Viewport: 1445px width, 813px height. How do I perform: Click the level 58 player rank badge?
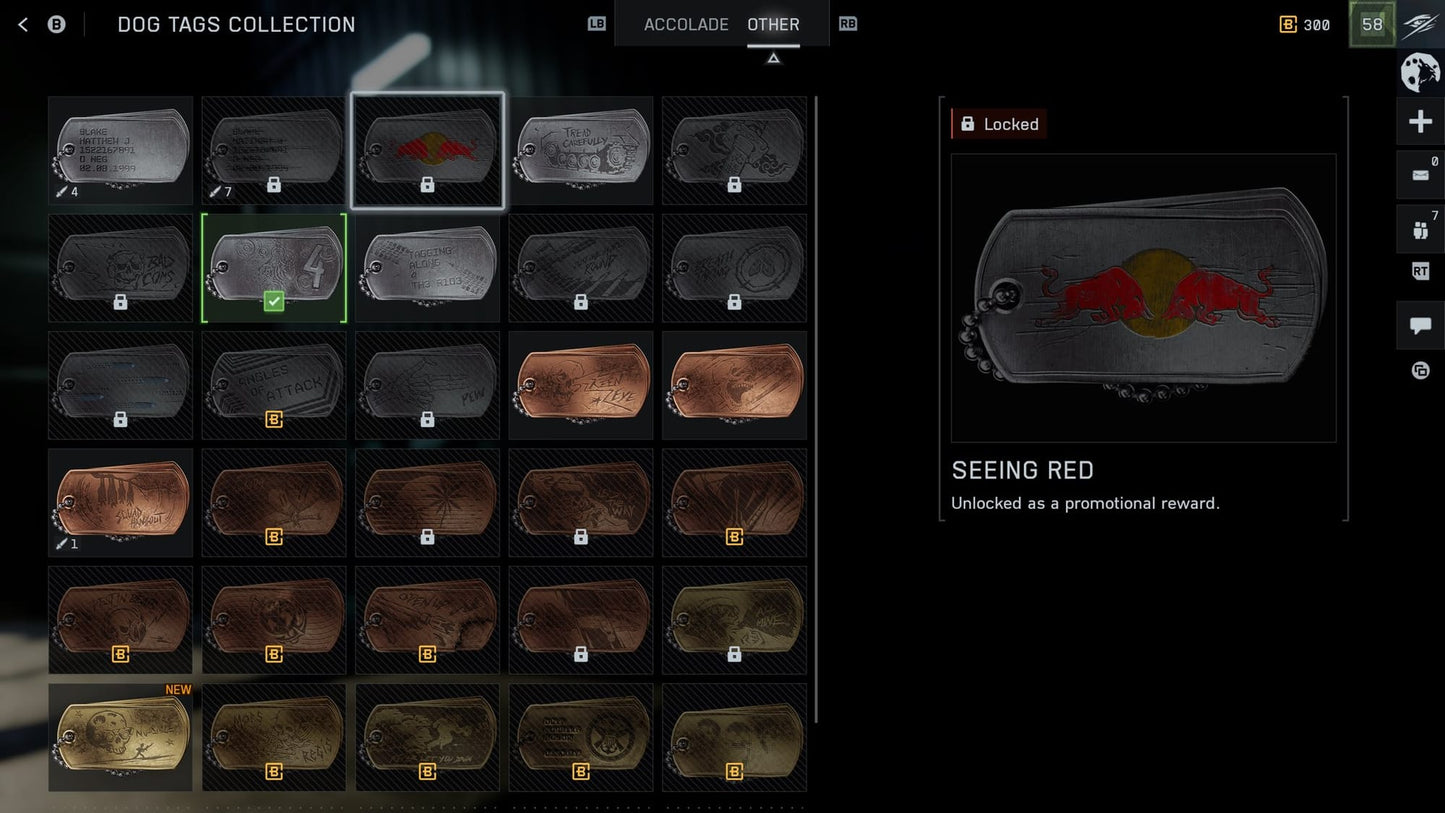1372,25
